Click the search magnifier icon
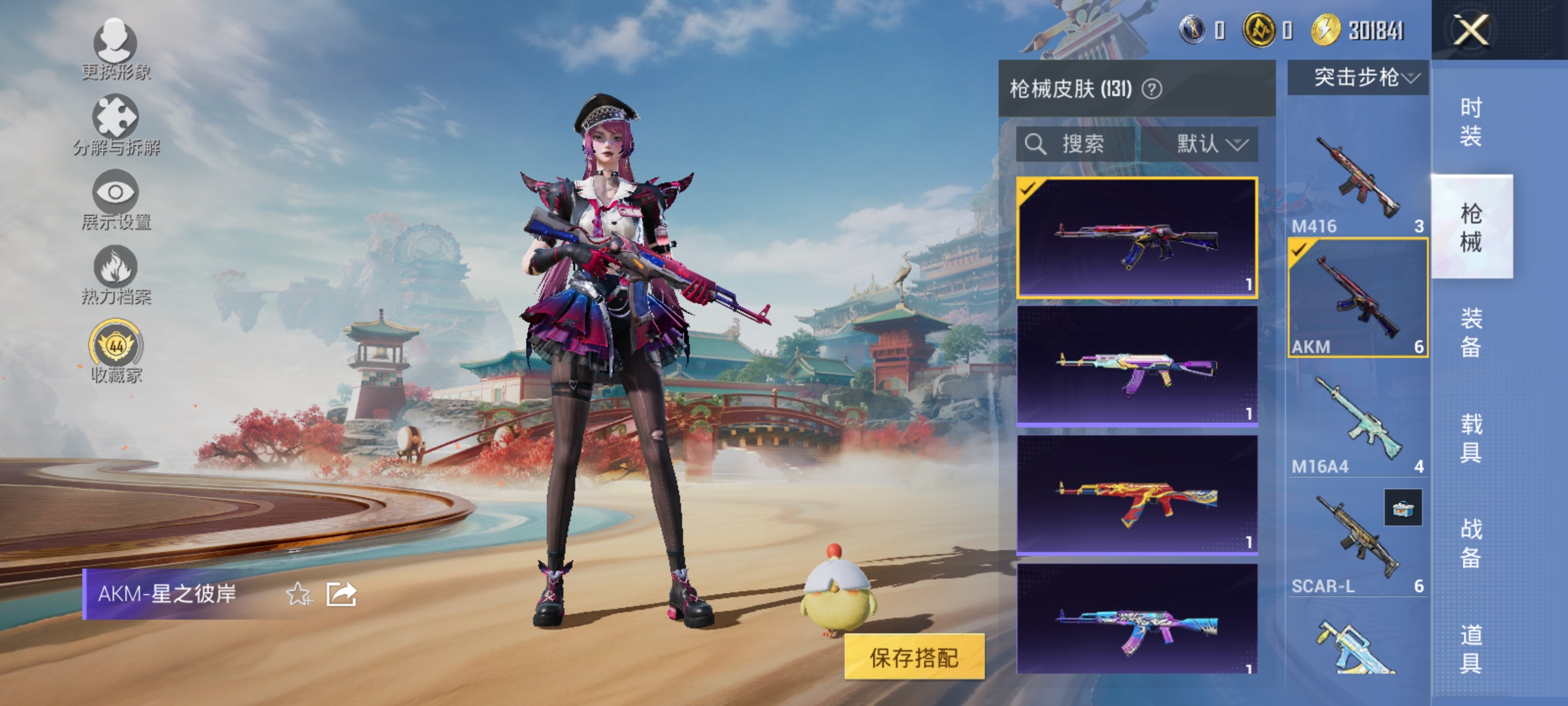Screen dimensions: 1568x706 (1036, 144)
